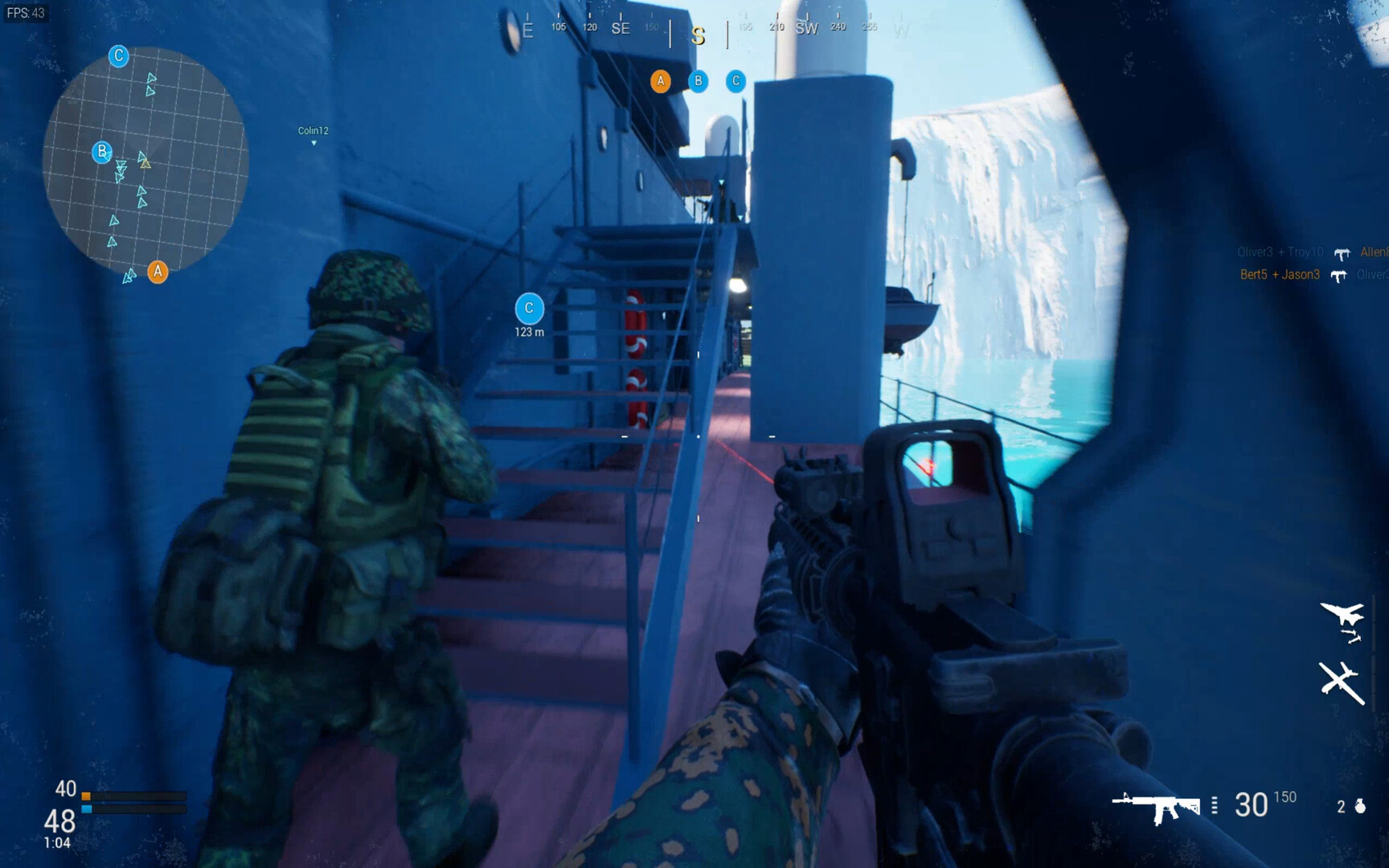Activate the jet airstrike killstreak icon
The width and height of the screenshot is (1389, 868).
pyautogui.click(x=1342, y=620)
